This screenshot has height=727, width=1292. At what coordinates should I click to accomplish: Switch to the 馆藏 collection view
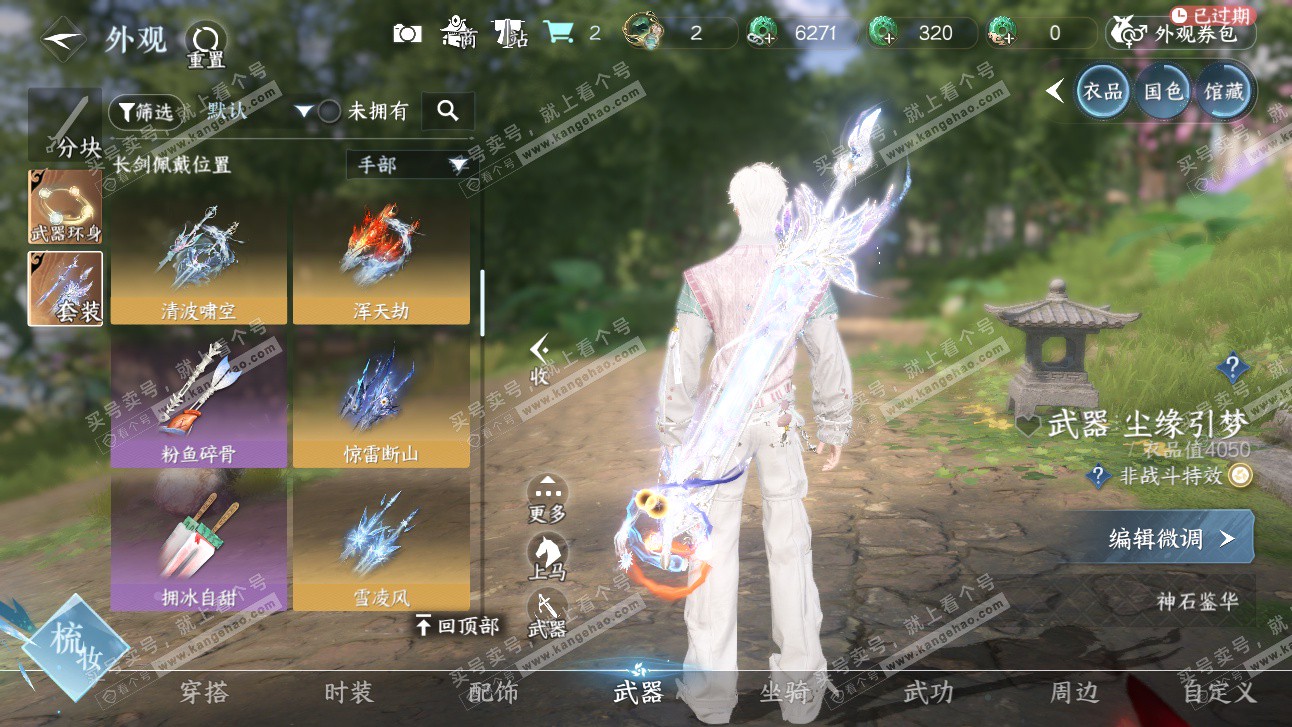1224,92
